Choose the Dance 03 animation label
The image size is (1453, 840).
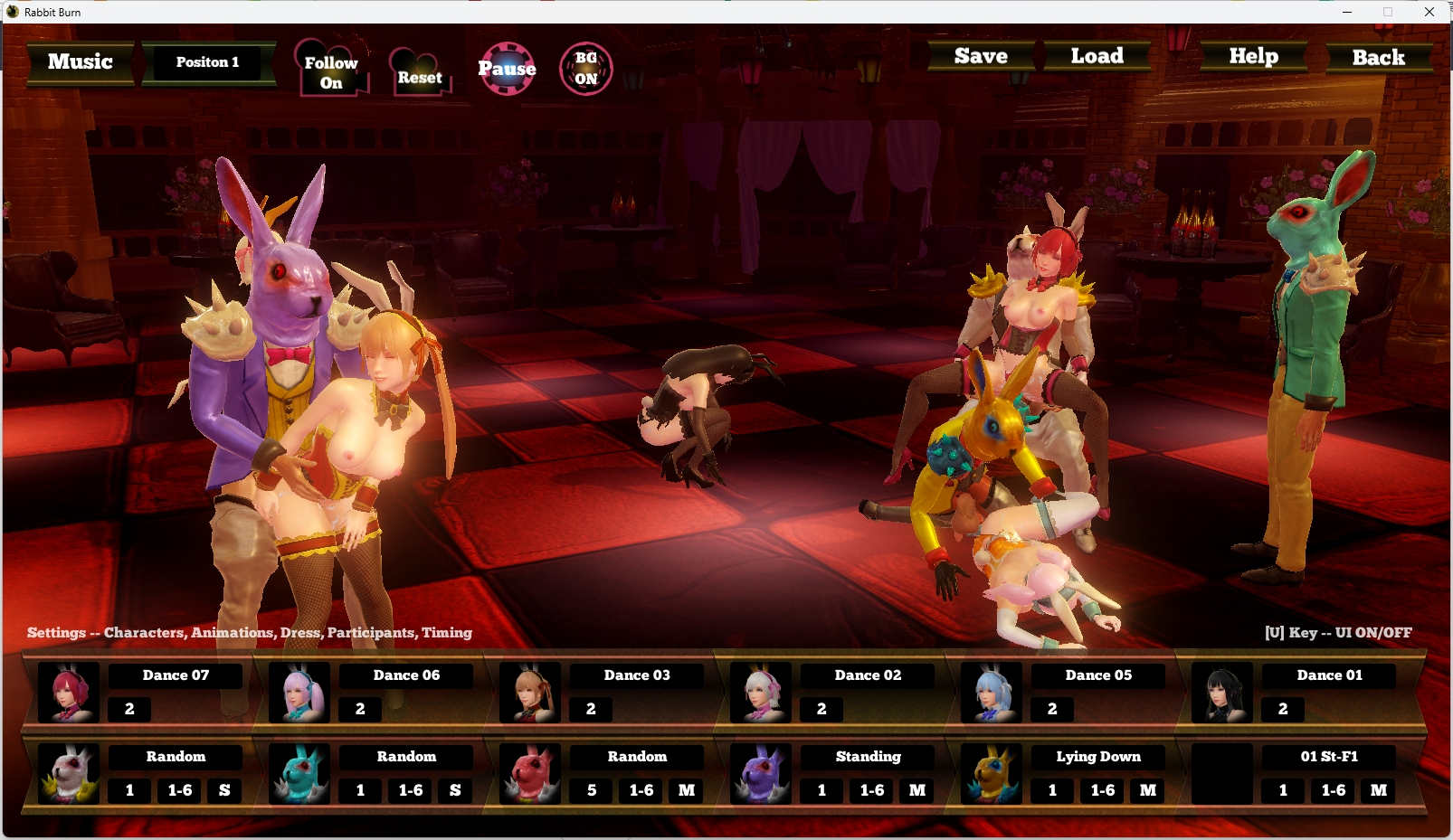tap(637, 675)
